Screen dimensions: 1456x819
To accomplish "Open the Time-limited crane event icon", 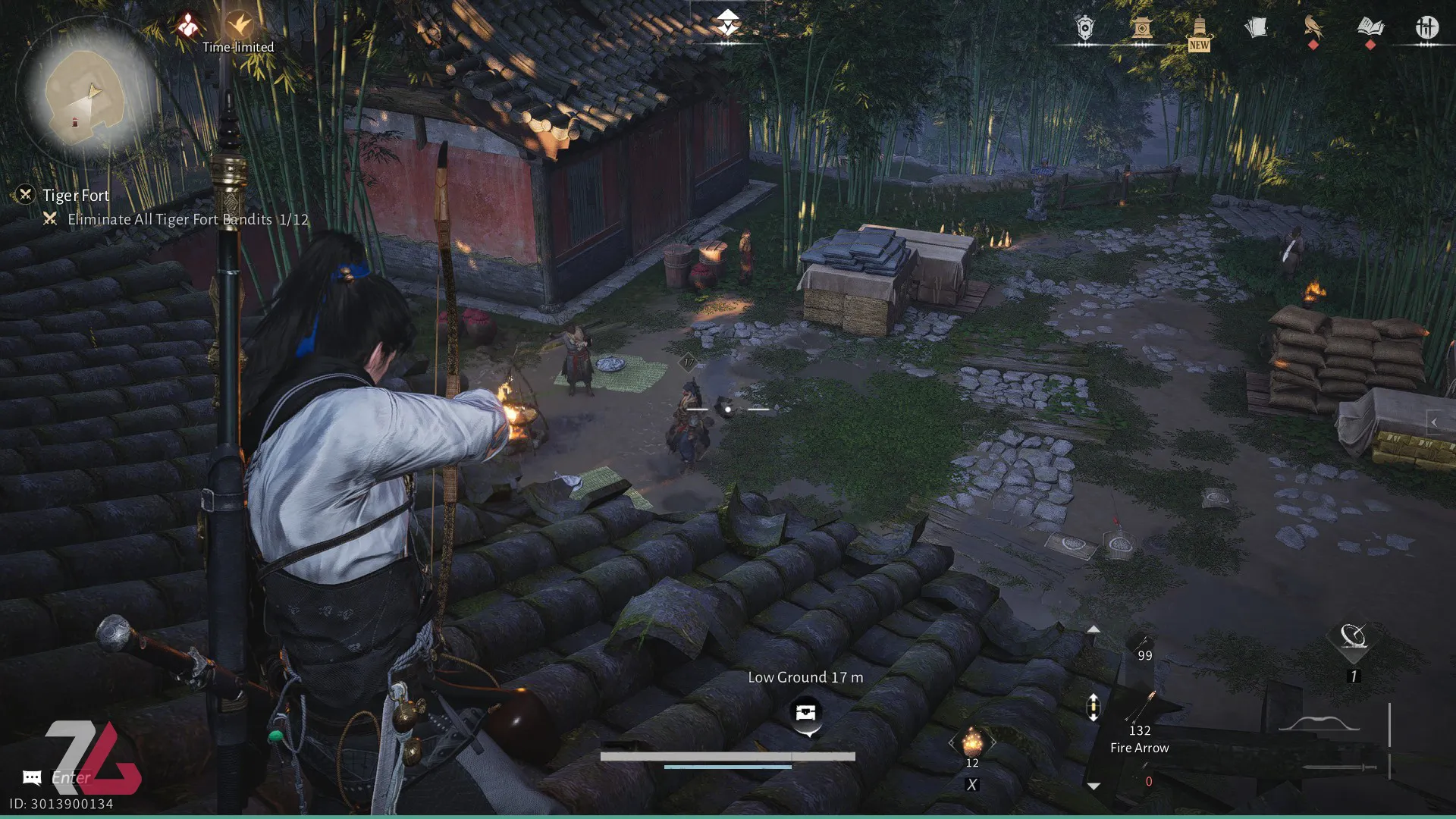I will tap(239, 25).
